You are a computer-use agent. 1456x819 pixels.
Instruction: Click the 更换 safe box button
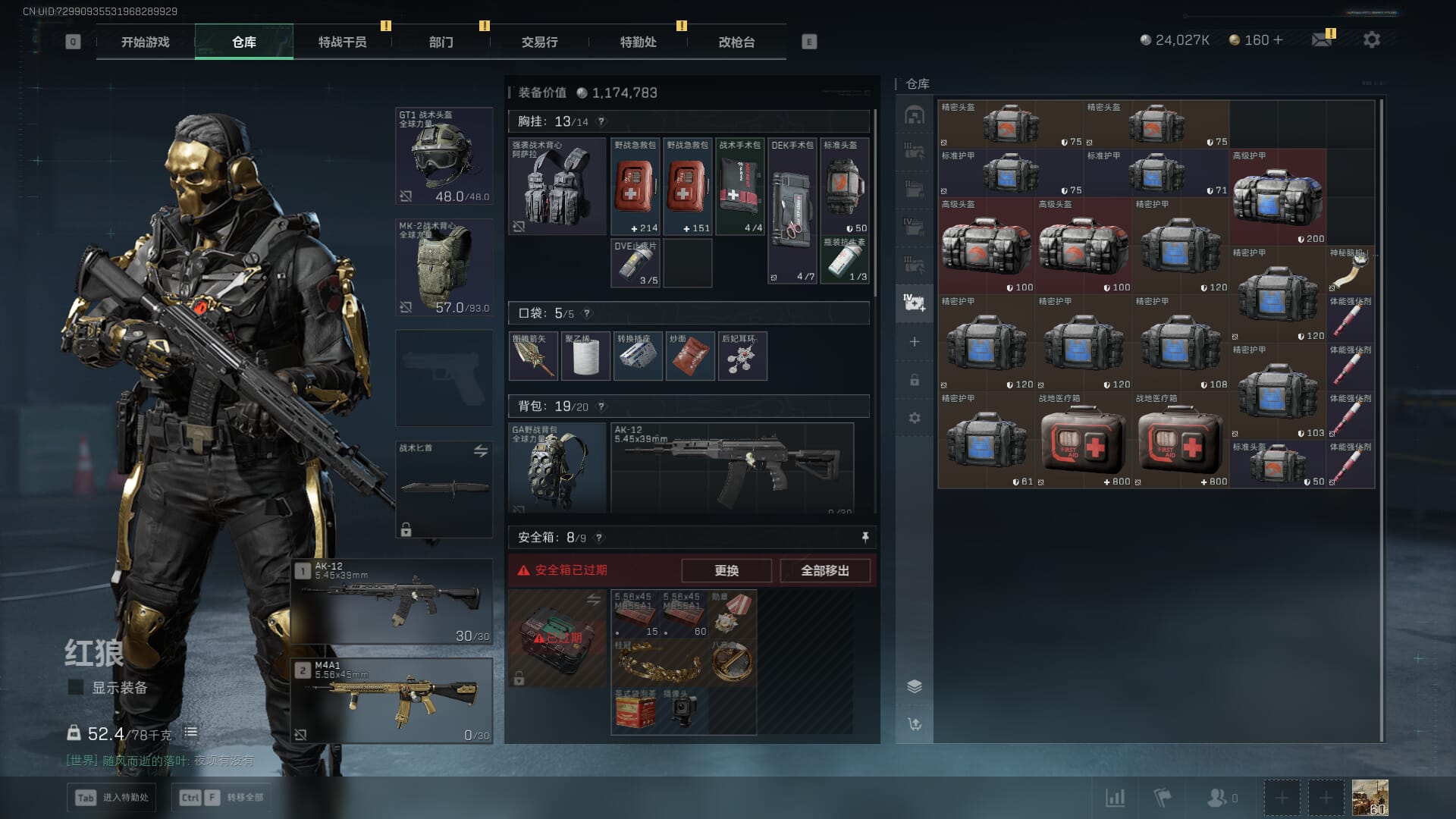point(726,570)
